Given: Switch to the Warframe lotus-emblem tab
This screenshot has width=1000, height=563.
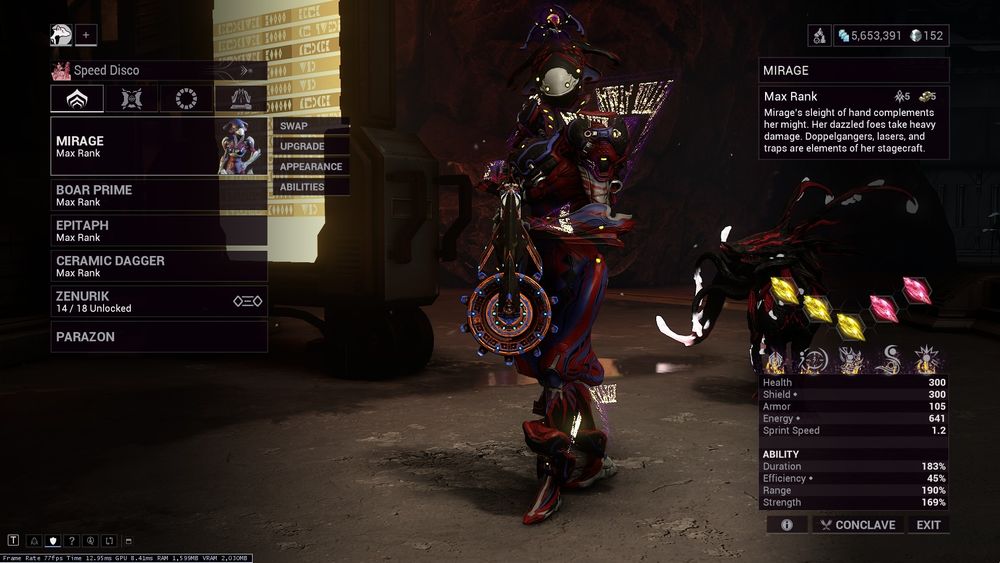Looking at the screenshot, I should 77,99.
